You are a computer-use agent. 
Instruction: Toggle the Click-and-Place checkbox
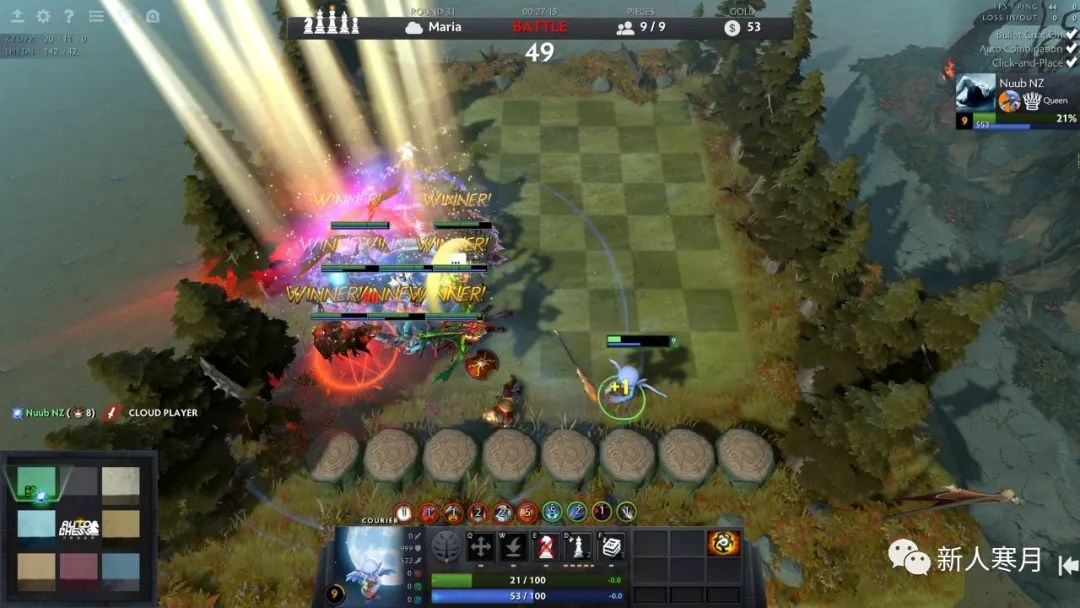(x=1071, y=62)
